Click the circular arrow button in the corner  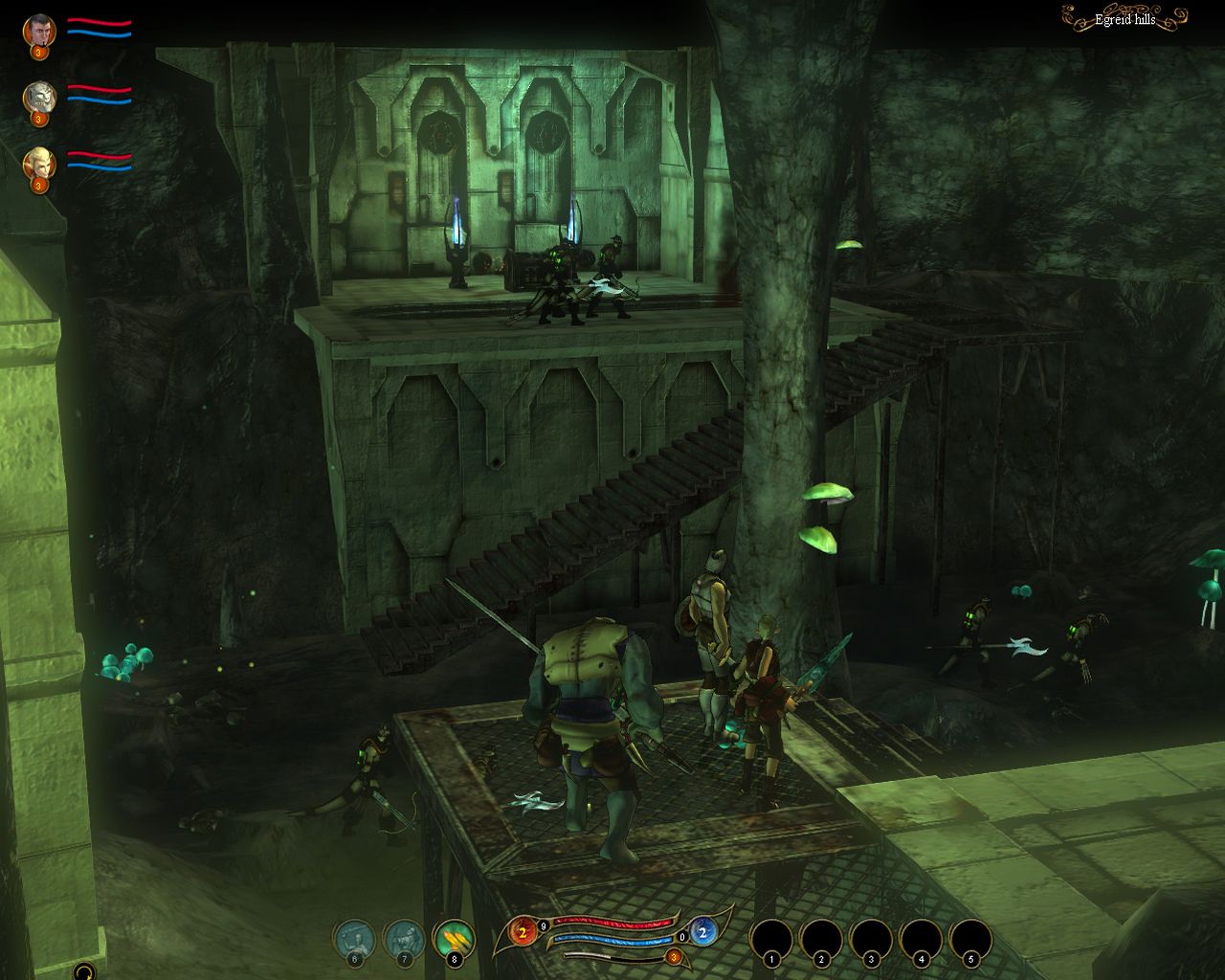coord(84,970)
